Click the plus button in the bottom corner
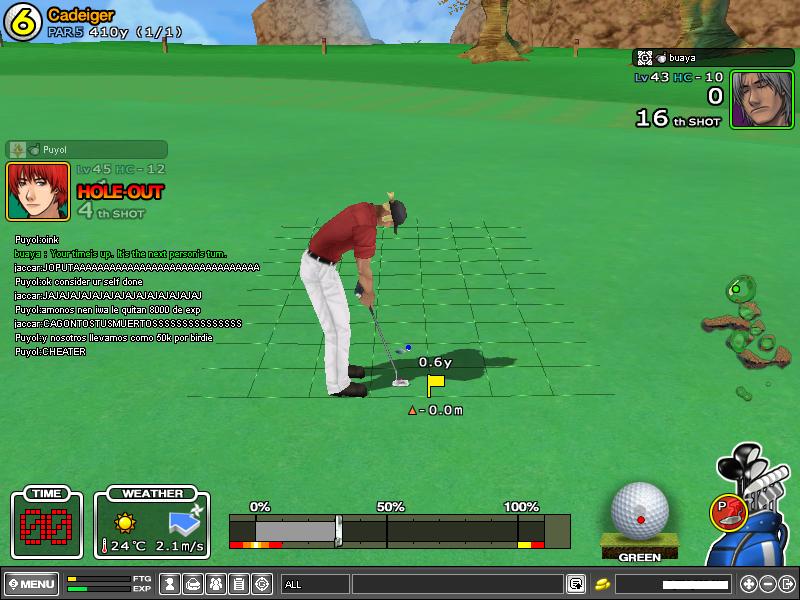Viewport: 800px width, 600px height. point(748,584)
